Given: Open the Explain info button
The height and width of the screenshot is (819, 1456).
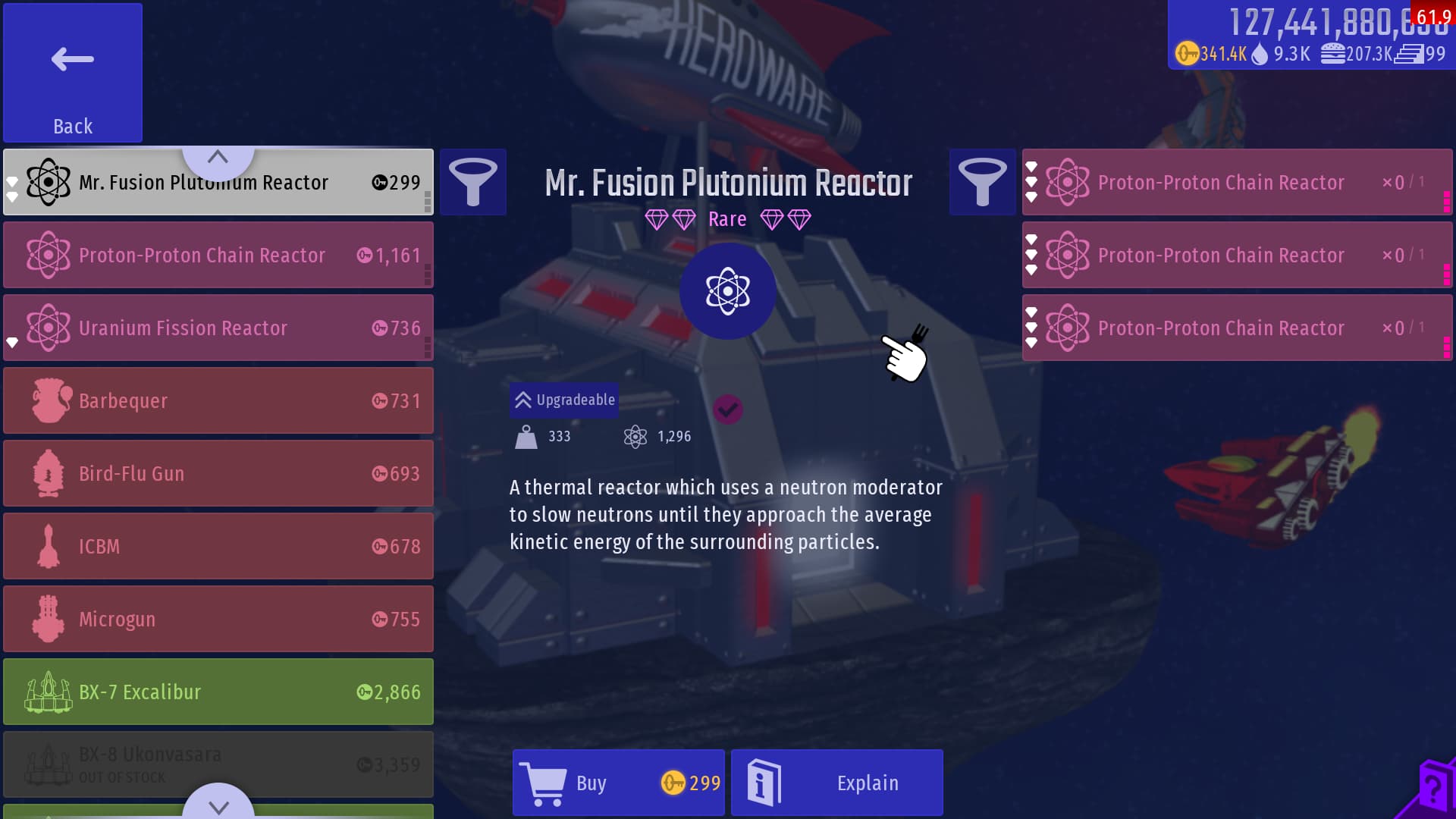Looking at the screenshot, I should pyautogui.click(x=836, y=783).
